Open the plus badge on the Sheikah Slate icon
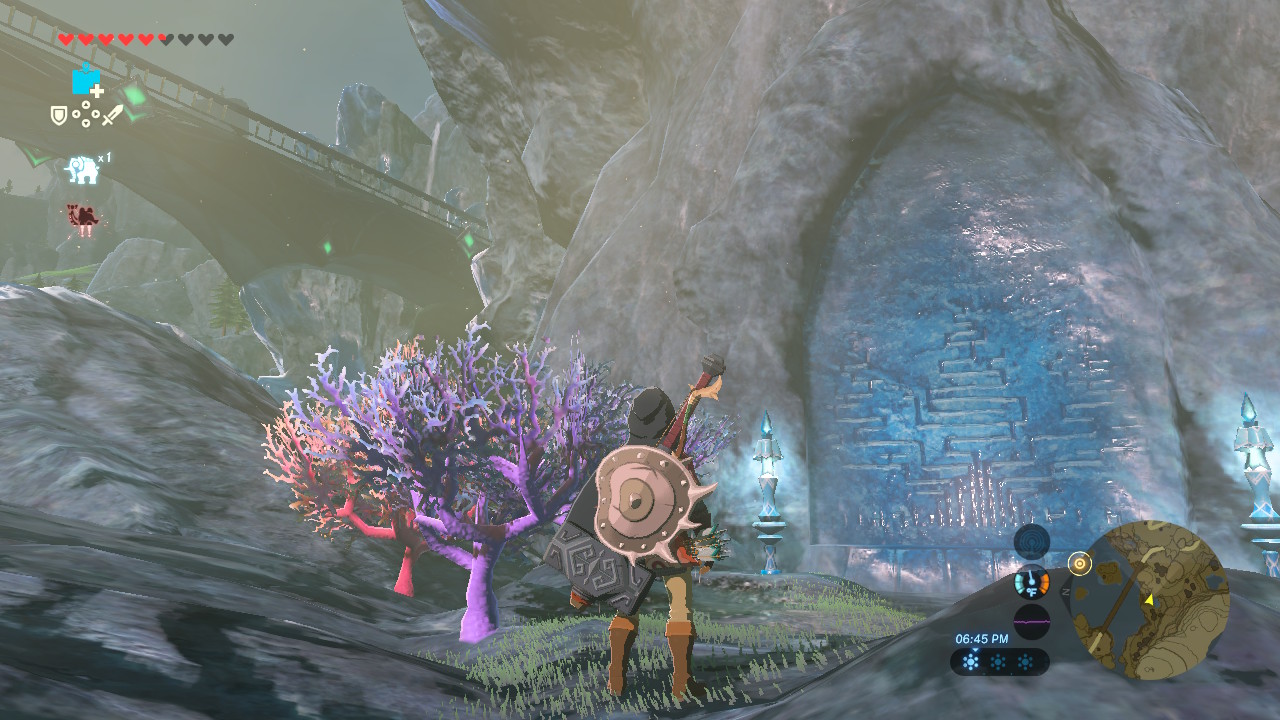The image size is (1280, 720). [x=95, y=89]
